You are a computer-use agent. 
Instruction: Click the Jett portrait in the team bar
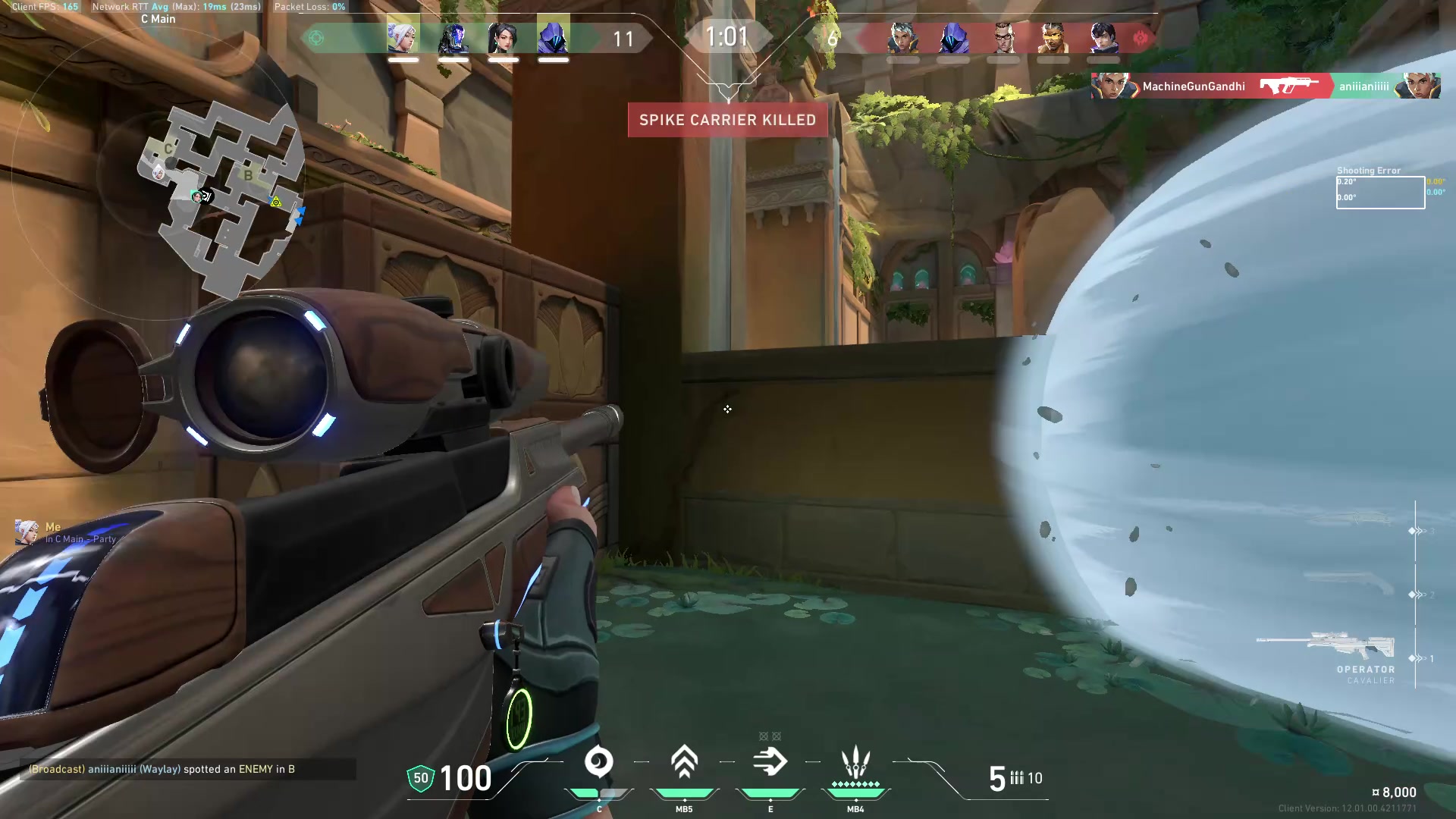[403, 37]
